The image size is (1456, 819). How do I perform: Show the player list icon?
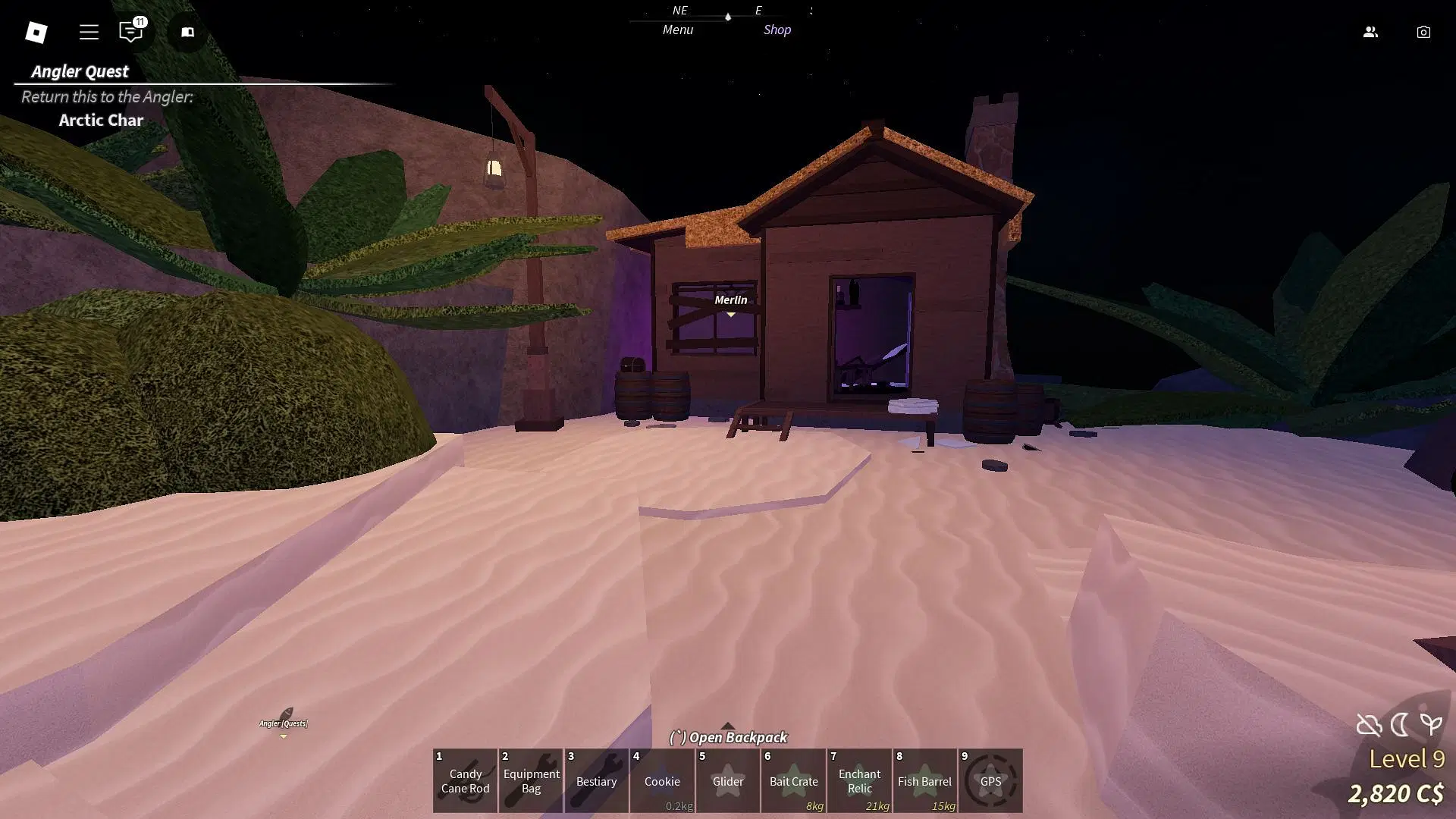point(1370,32)
